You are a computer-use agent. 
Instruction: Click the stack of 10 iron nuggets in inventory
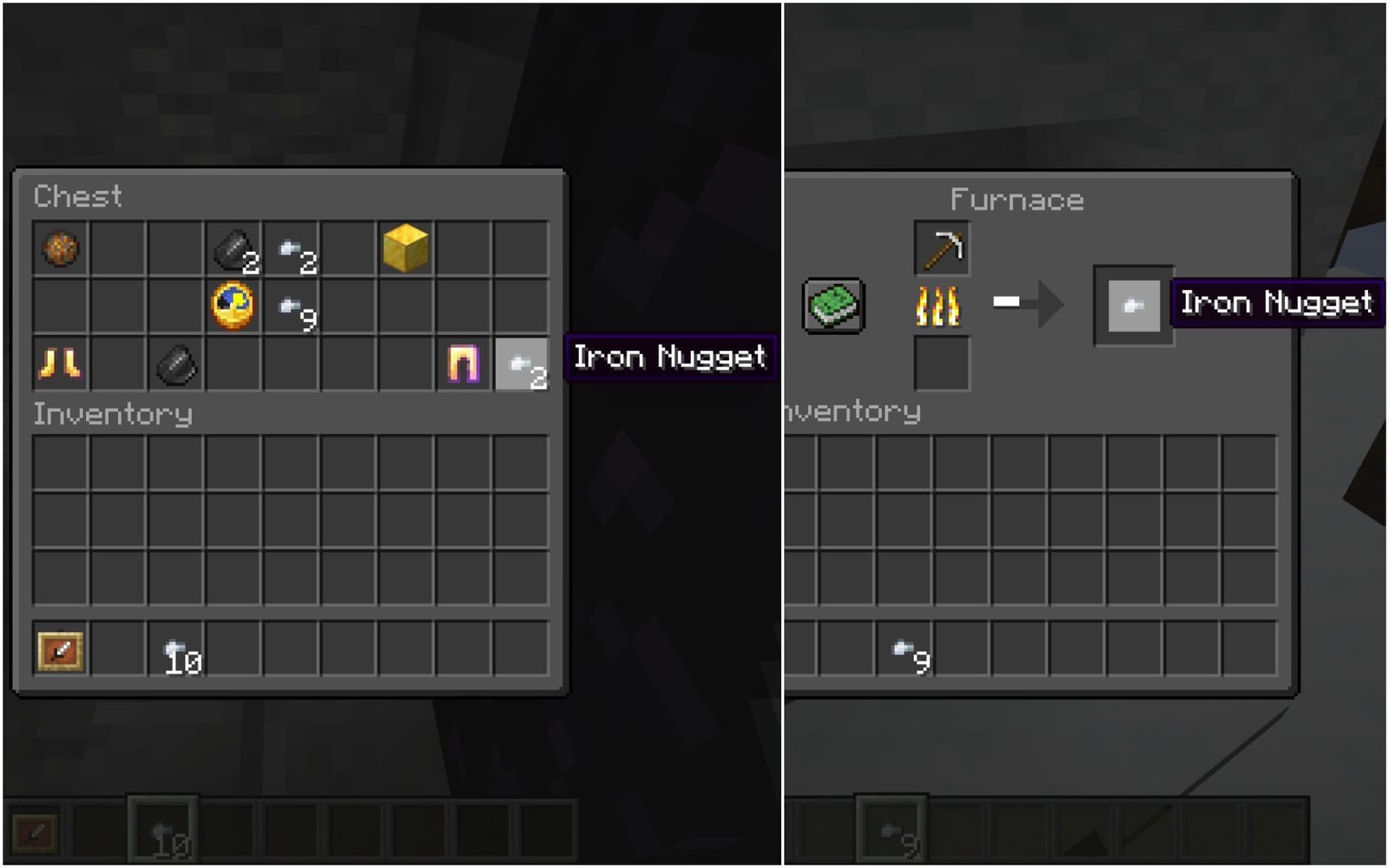(x=174, y=651)
